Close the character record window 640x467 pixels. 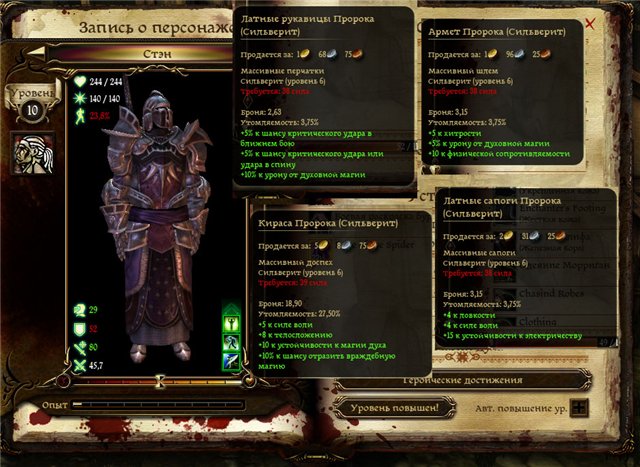[590, 22]
